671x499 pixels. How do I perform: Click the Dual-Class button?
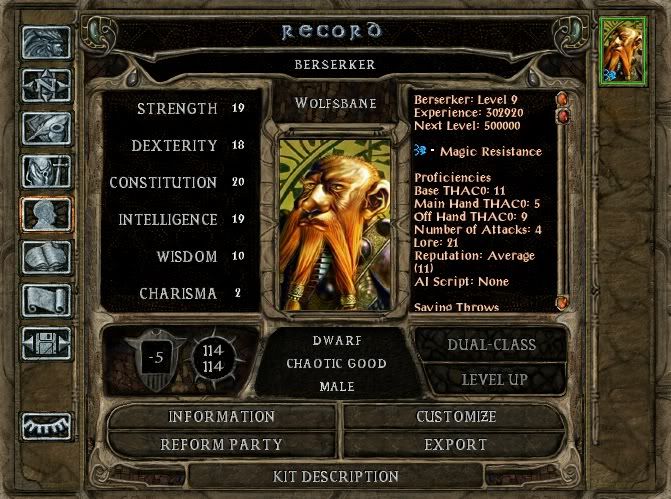tap(493, 345)
